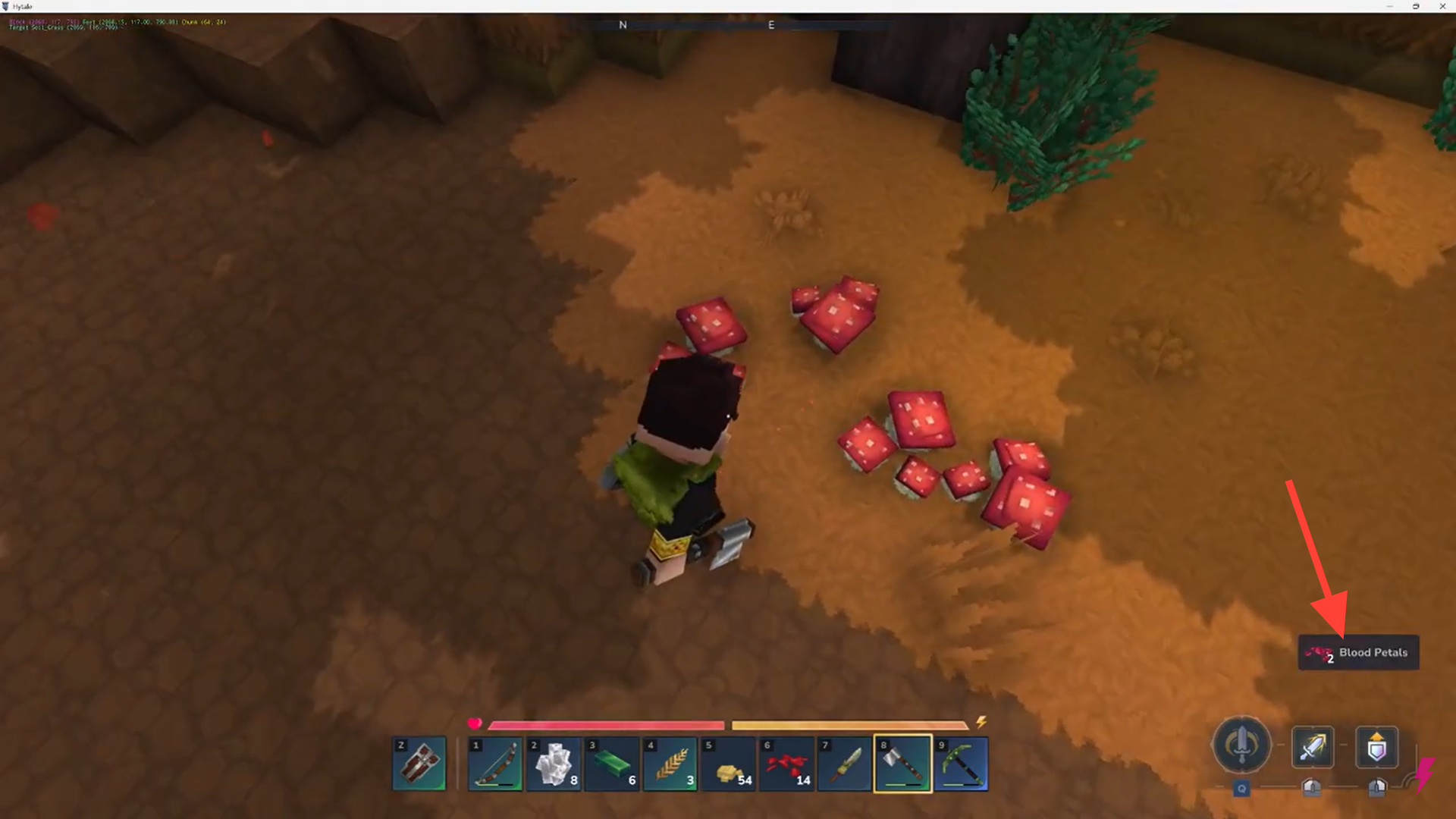Pick the yellow nuggets stack of 54
The height and width of the screenshot is (819, 1456).
point(729,764)
